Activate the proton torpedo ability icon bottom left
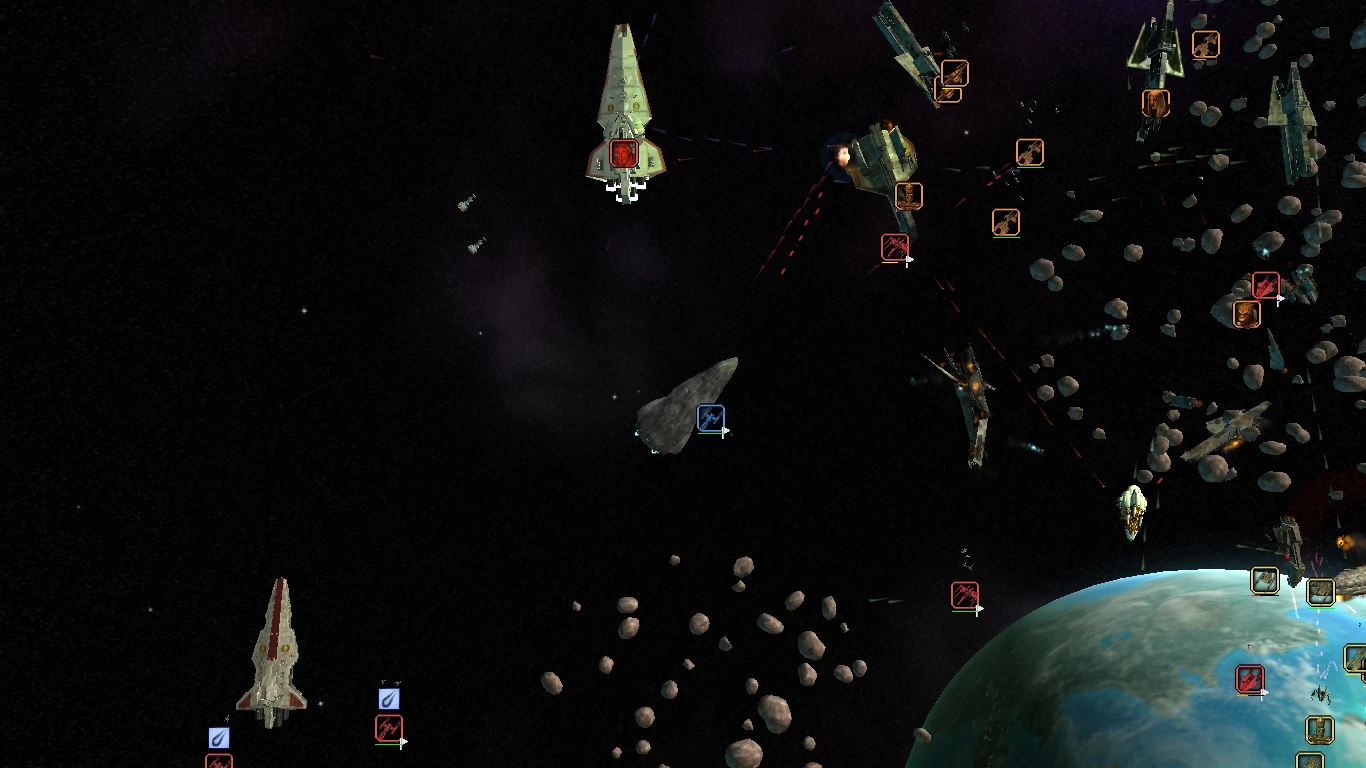Viewport: 1366px width, 768px height. tap(219, 738)
